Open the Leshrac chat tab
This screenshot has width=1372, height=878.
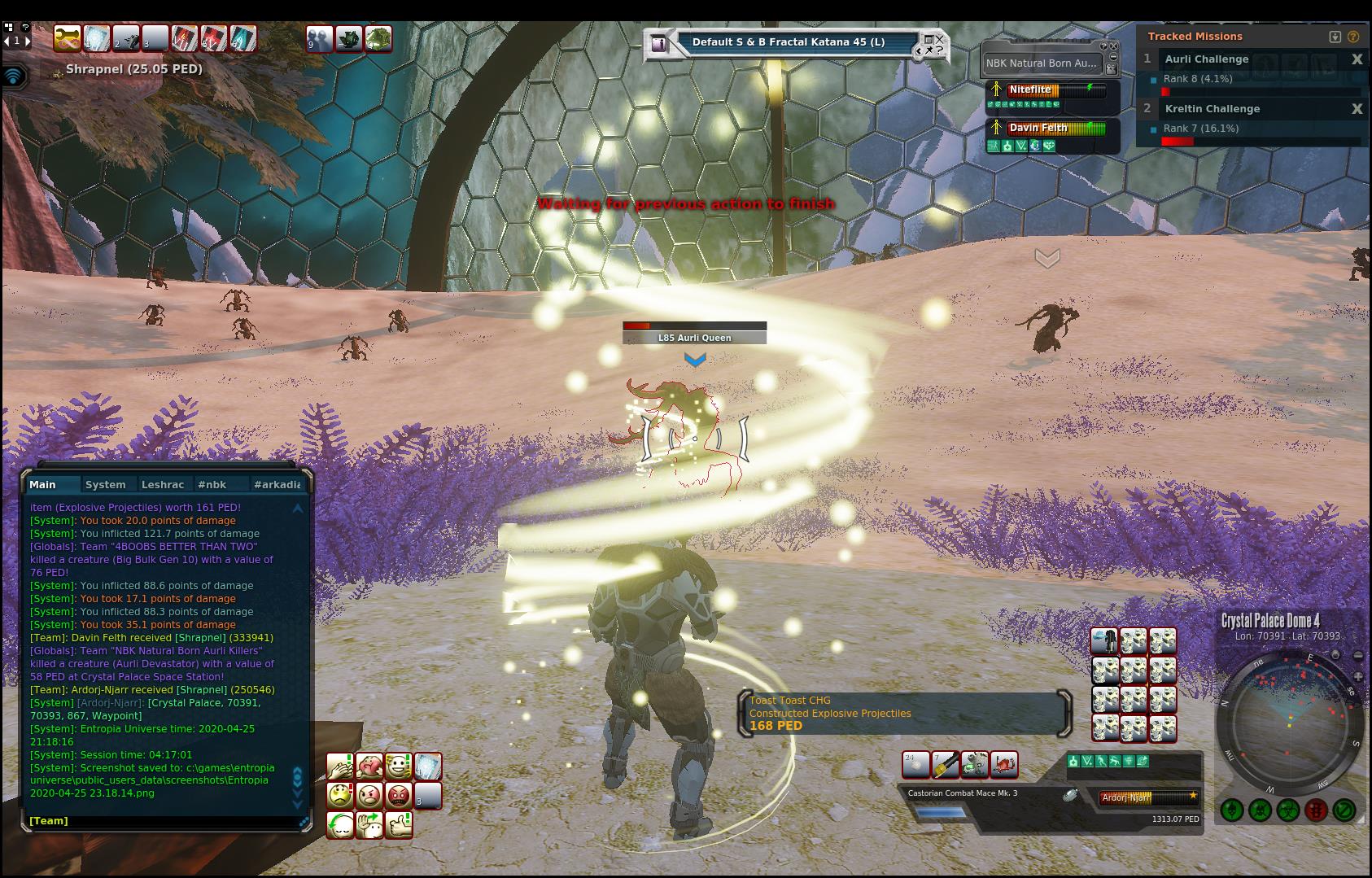[163, 484]
